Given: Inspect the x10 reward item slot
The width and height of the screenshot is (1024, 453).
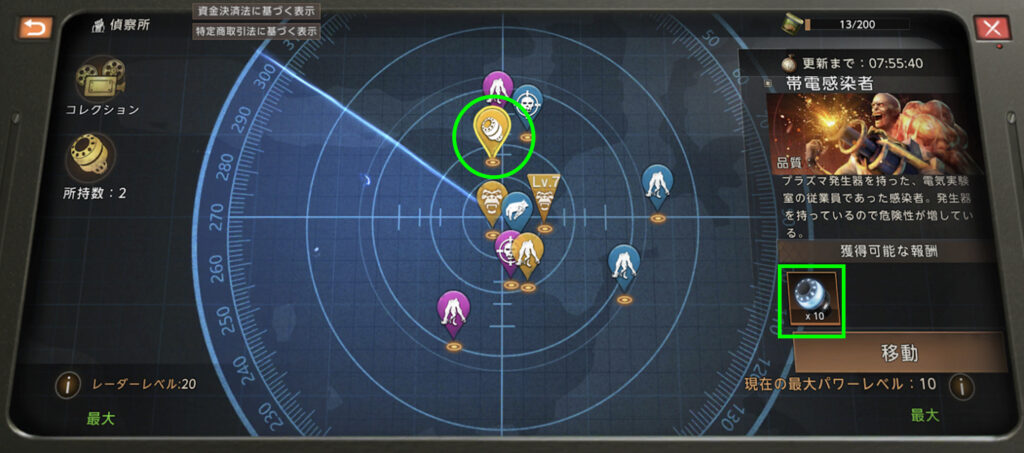Looking at the screenshot, I should [813, 300].
